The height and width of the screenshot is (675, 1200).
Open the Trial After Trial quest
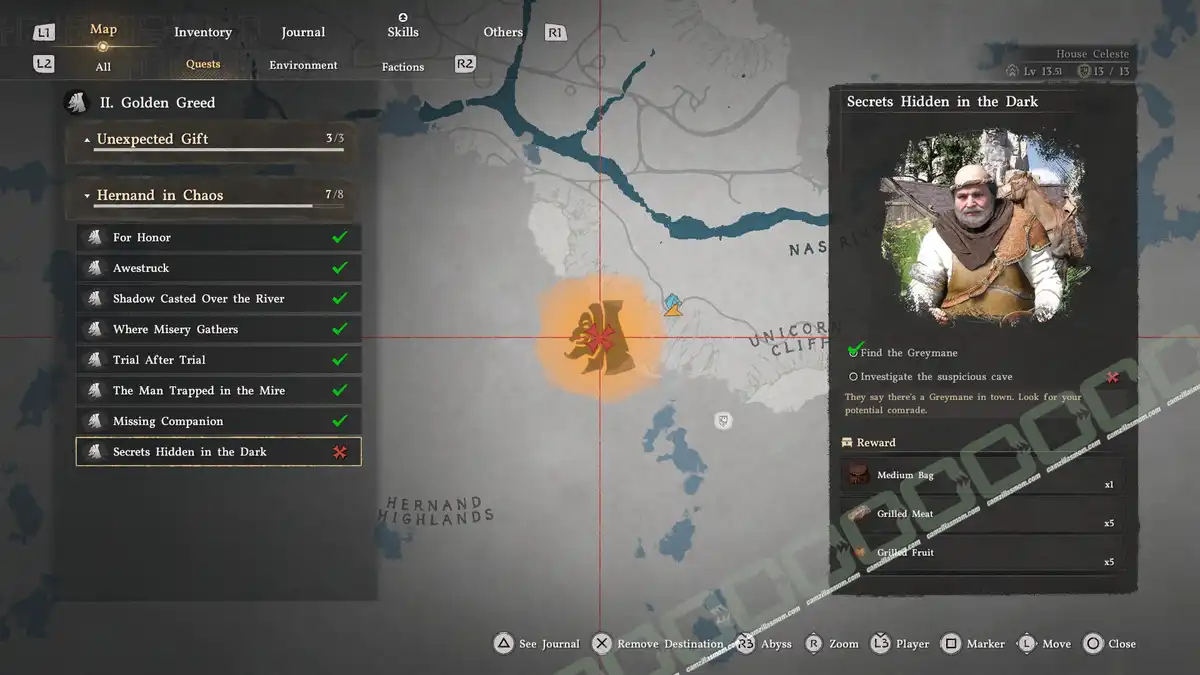(x=218, y=360)
